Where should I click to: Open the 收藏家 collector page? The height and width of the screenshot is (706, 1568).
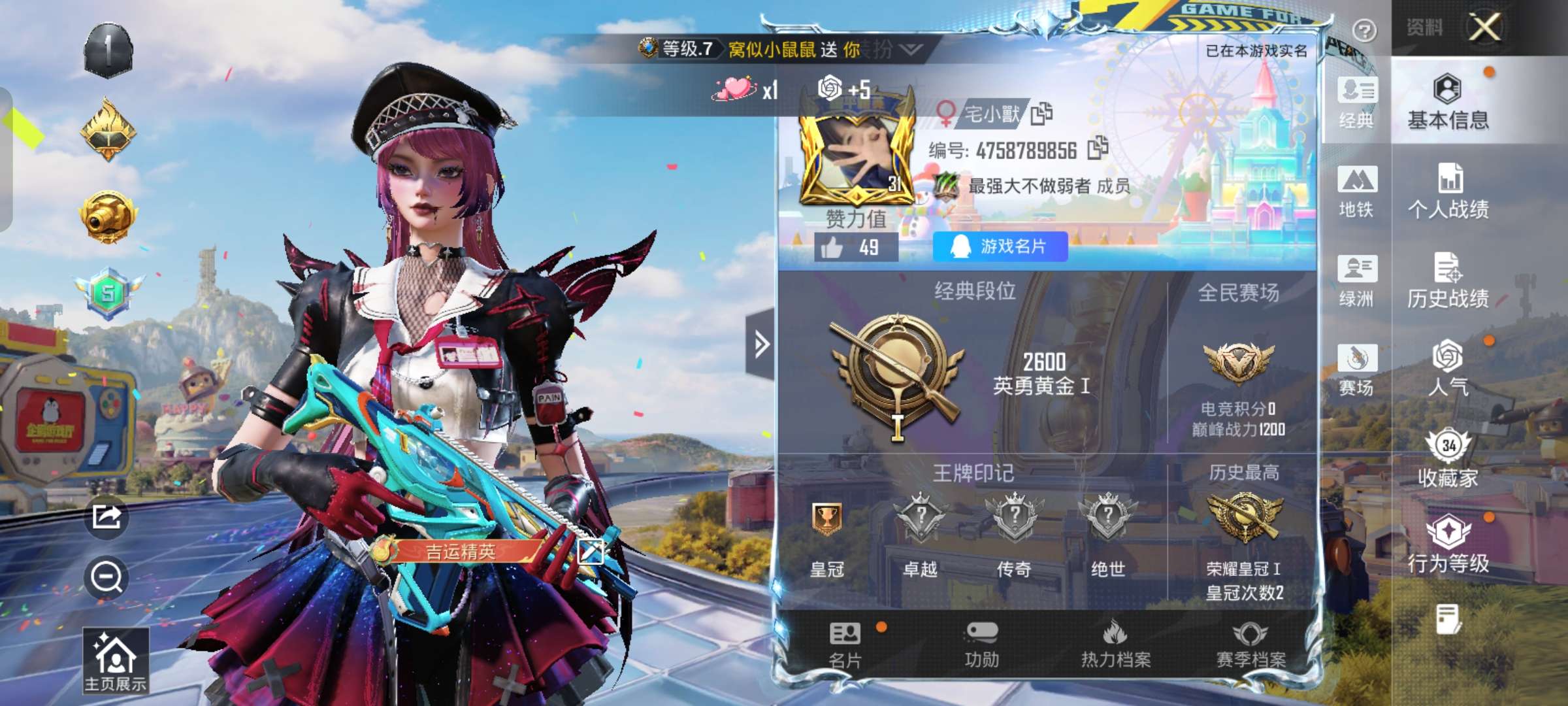(x=1448, y=459)
